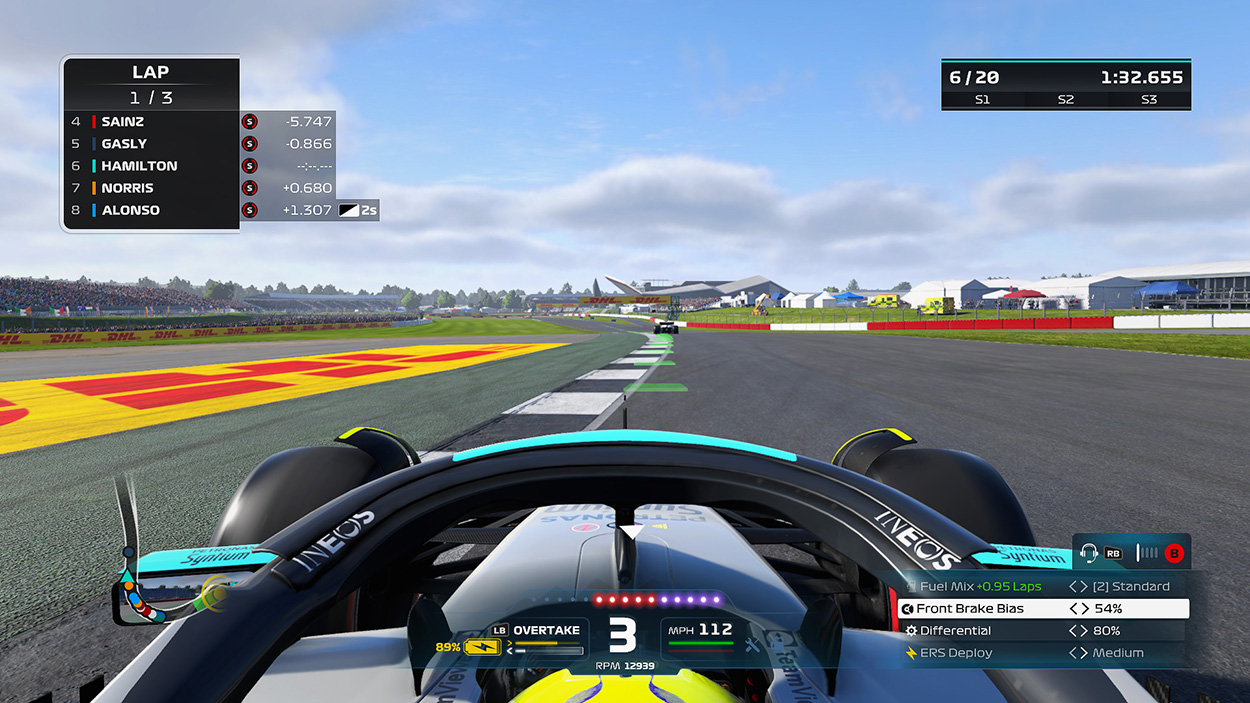Click the radio headset icon
Viewport: 1250px width, 703px height.
(1089, 552)
